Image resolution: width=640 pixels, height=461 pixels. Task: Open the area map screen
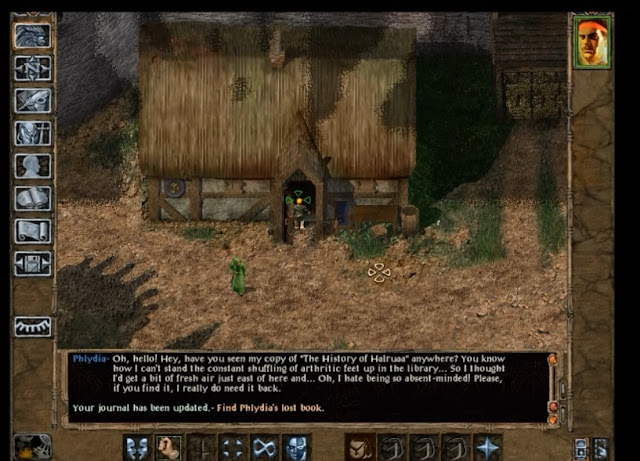pyautogui.click(x=33, y=68)
